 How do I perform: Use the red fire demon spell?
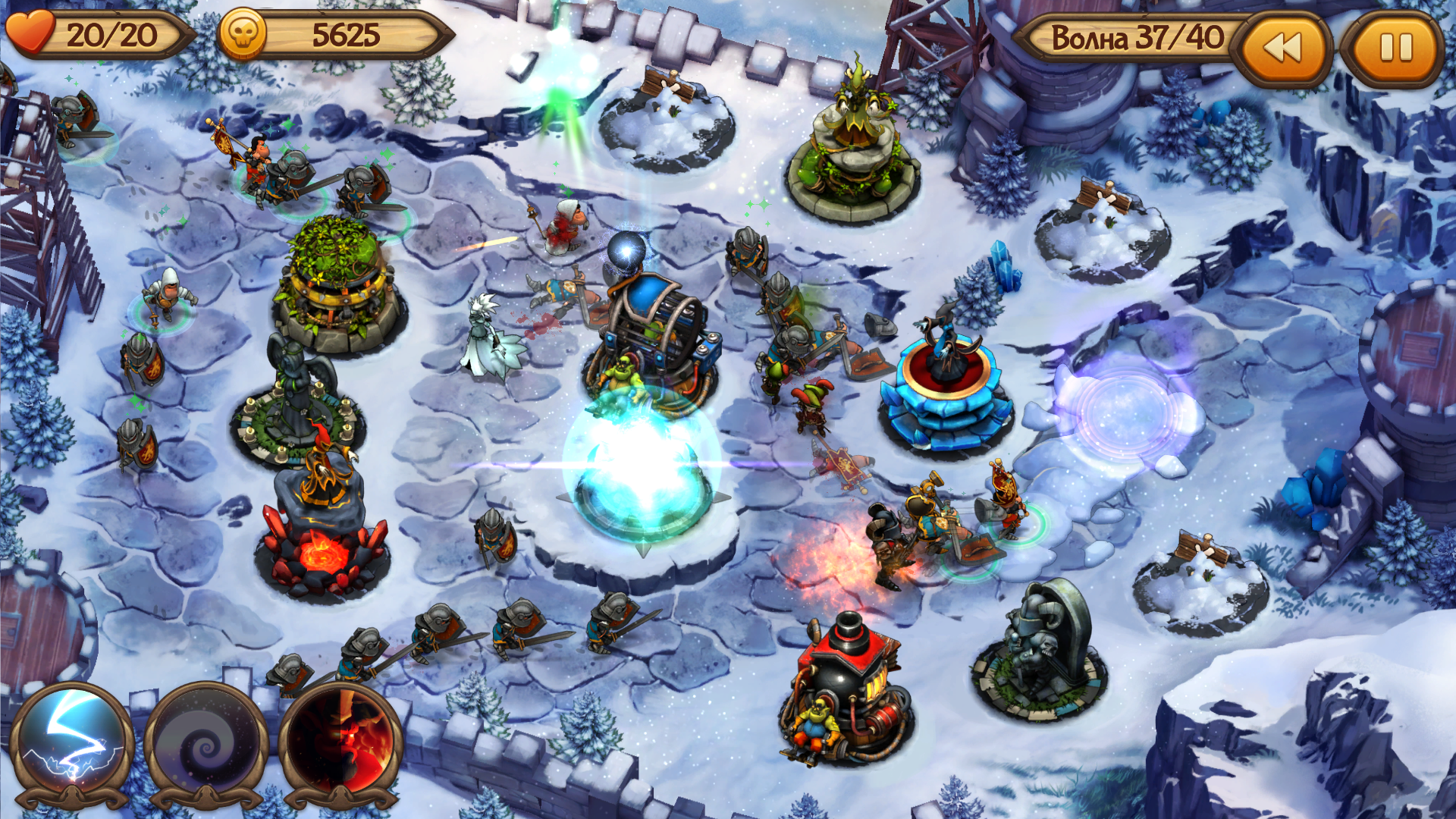(341, 743)
